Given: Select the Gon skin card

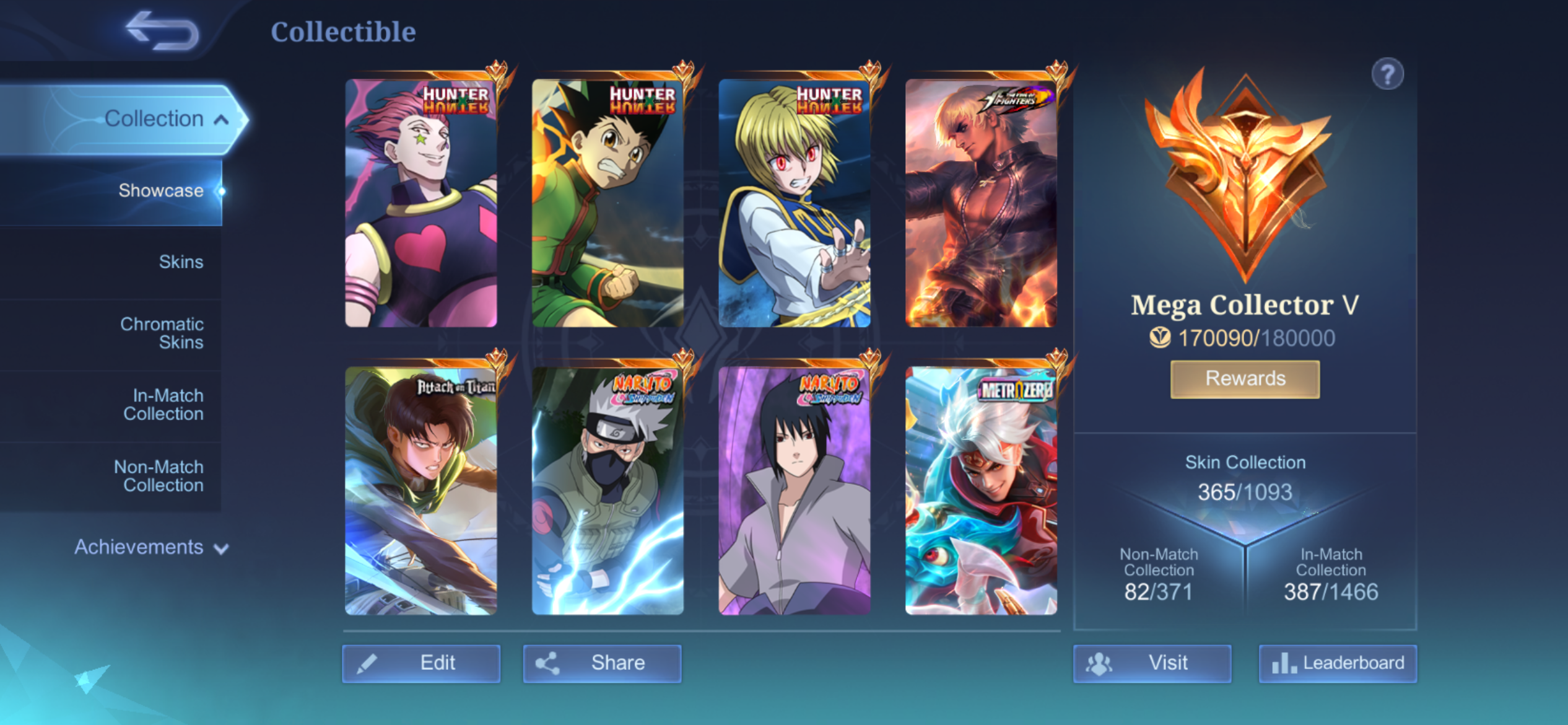Looking at the screenshot, I should 608,203.
